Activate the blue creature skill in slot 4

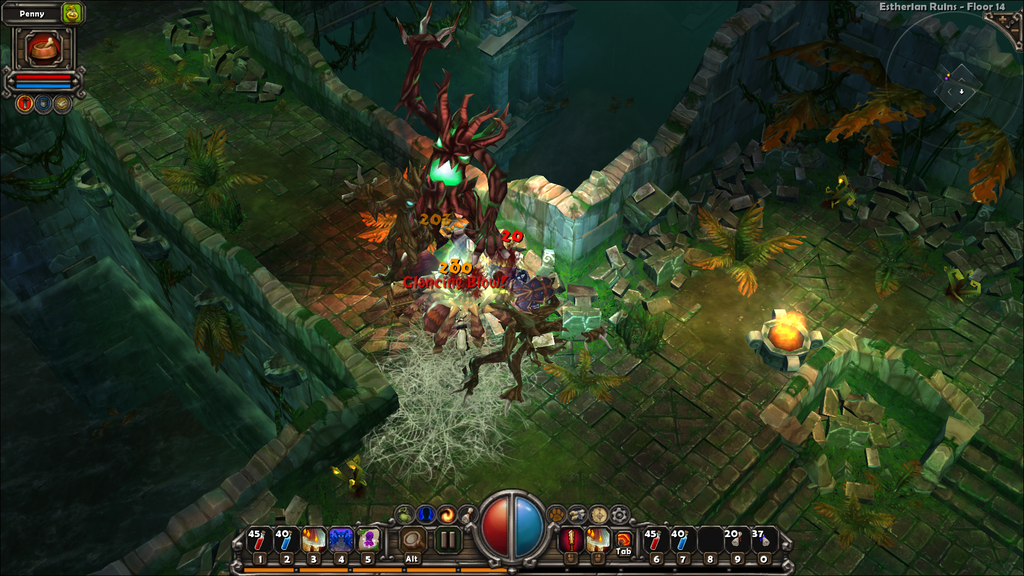click(x=341, y=541)
